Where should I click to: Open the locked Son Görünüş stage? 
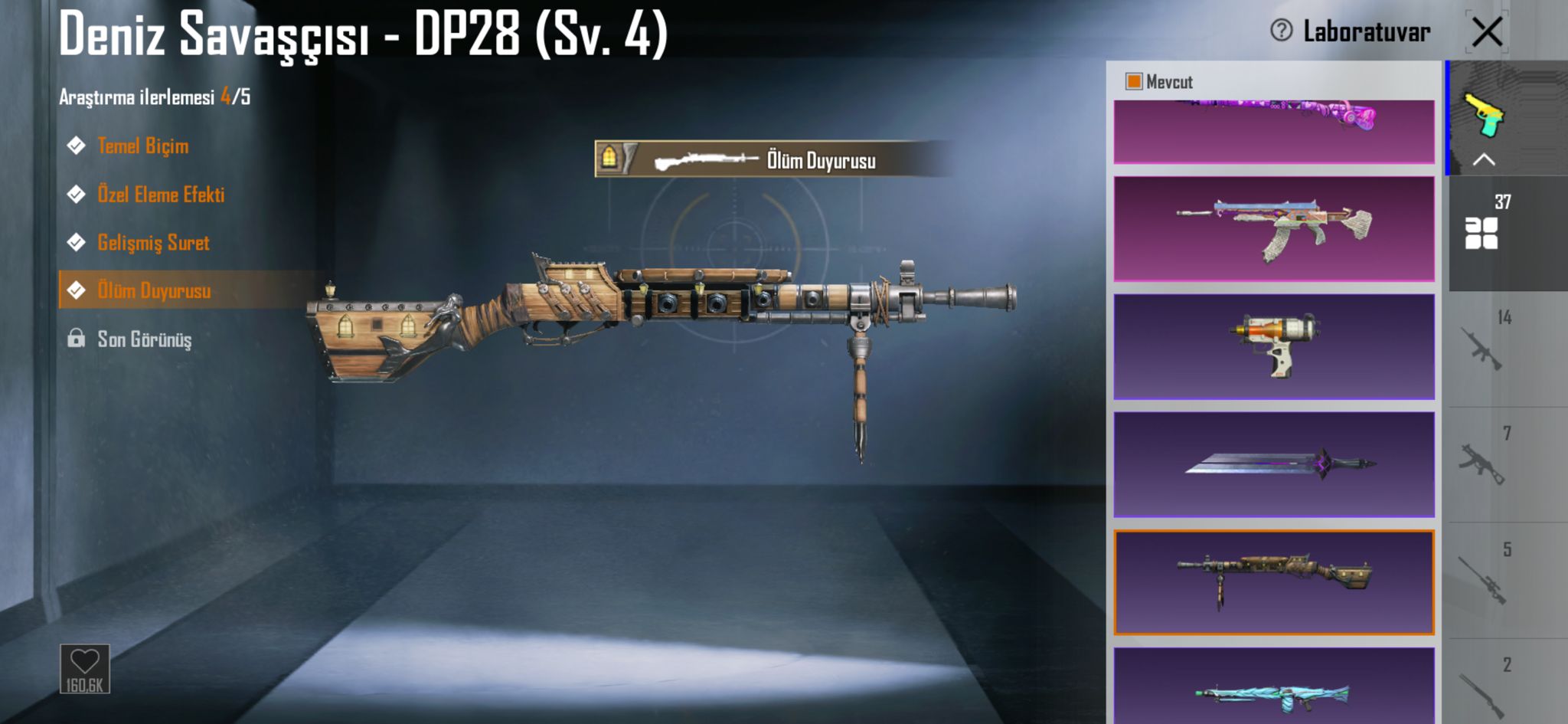tap(144, 339)
